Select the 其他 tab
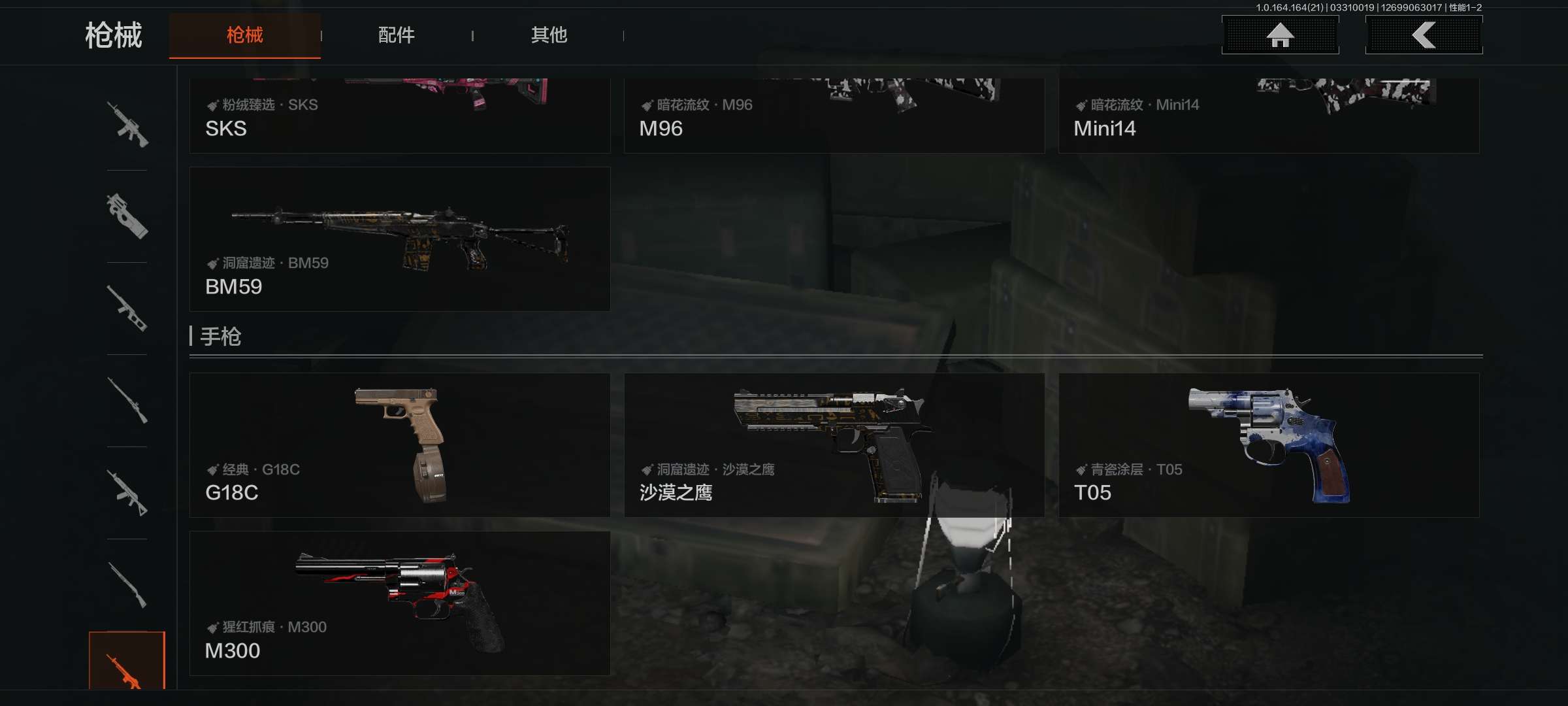Viewport: 1568px width, 706px height. (549, 35)
